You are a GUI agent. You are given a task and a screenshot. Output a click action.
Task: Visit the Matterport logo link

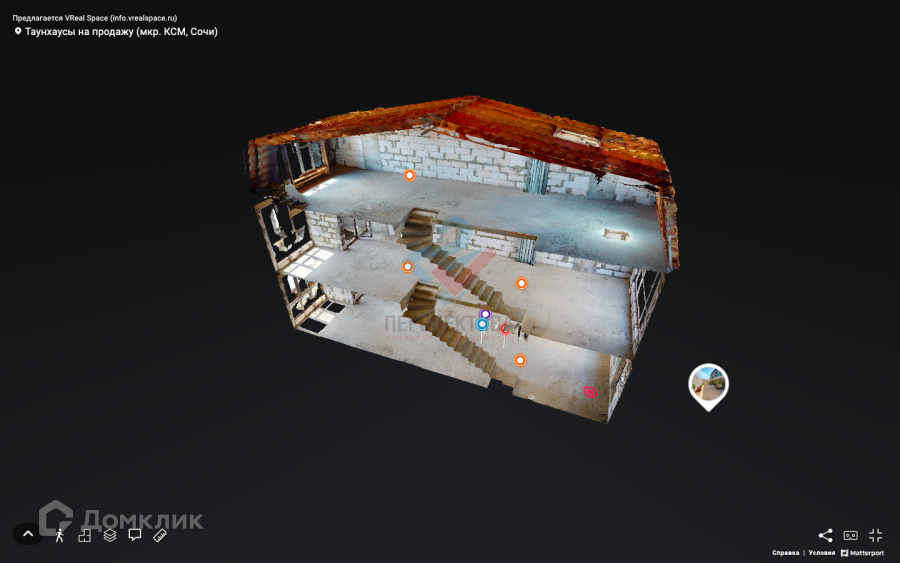(x=863, y=553)
